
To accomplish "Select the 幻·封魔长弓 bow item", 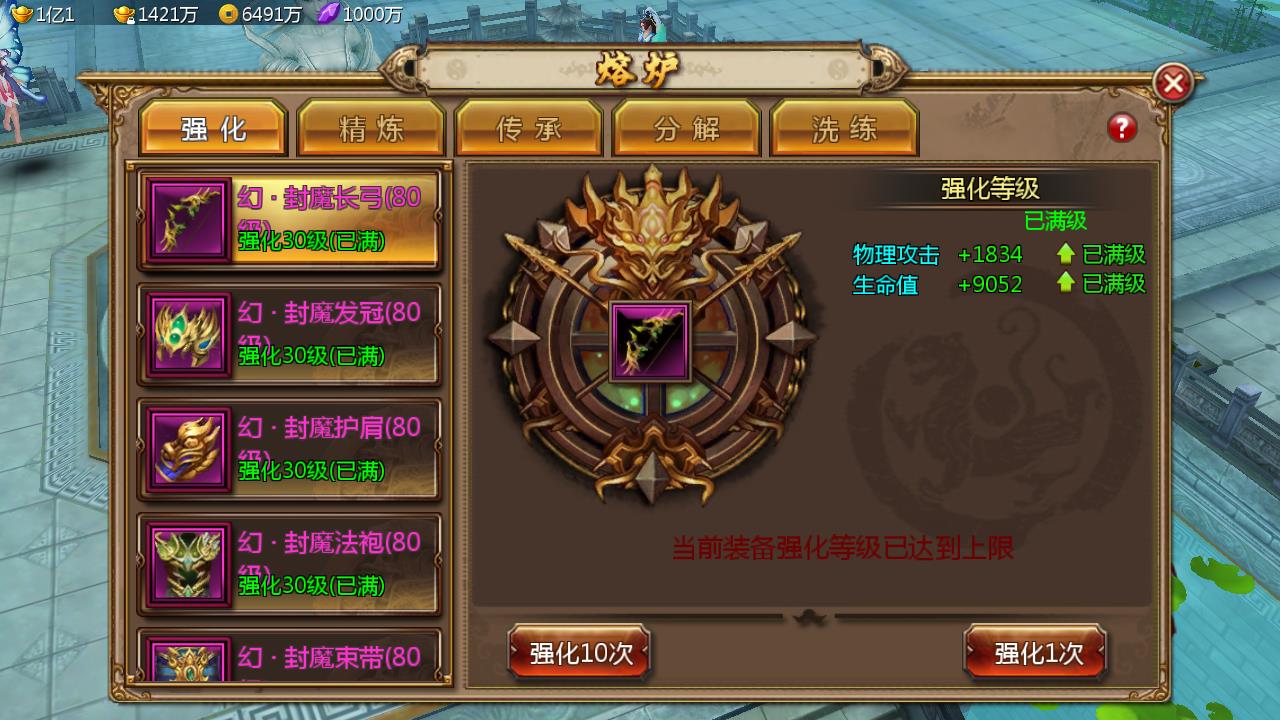I will (288, 220).
